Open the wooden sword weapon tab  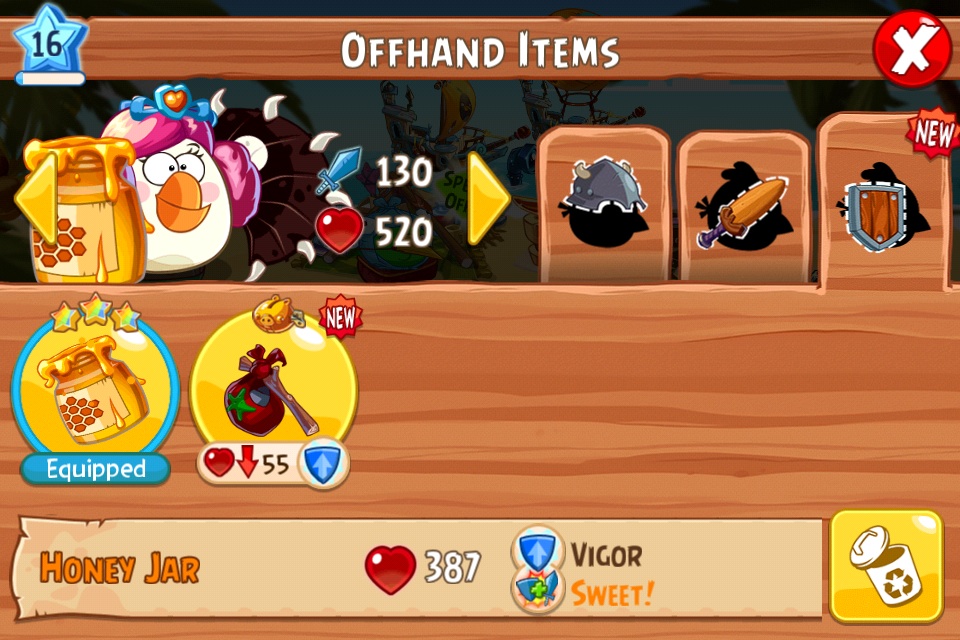[x=743, y=210]
